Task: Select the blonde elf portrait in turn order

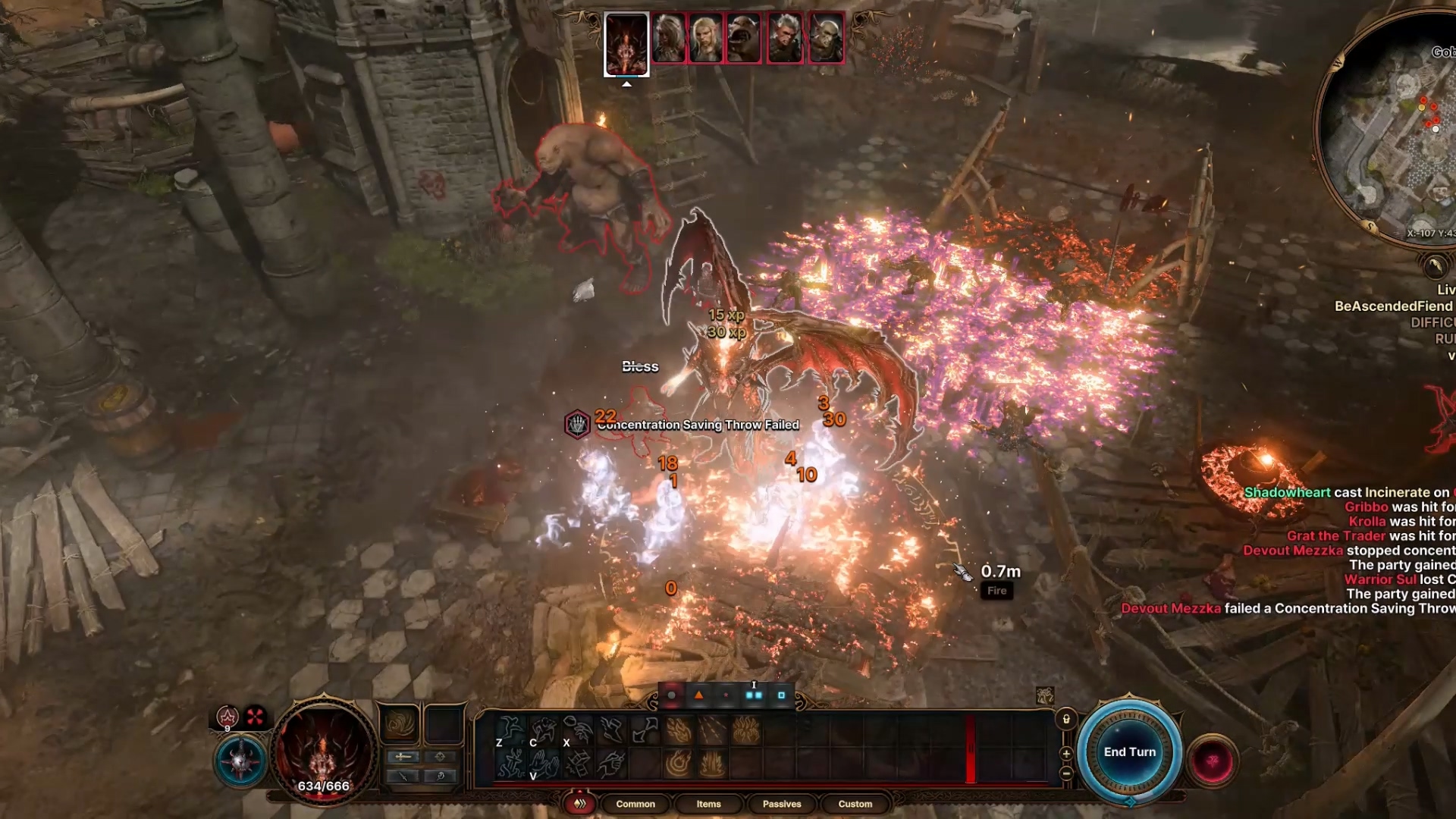Action: point(705,38)
